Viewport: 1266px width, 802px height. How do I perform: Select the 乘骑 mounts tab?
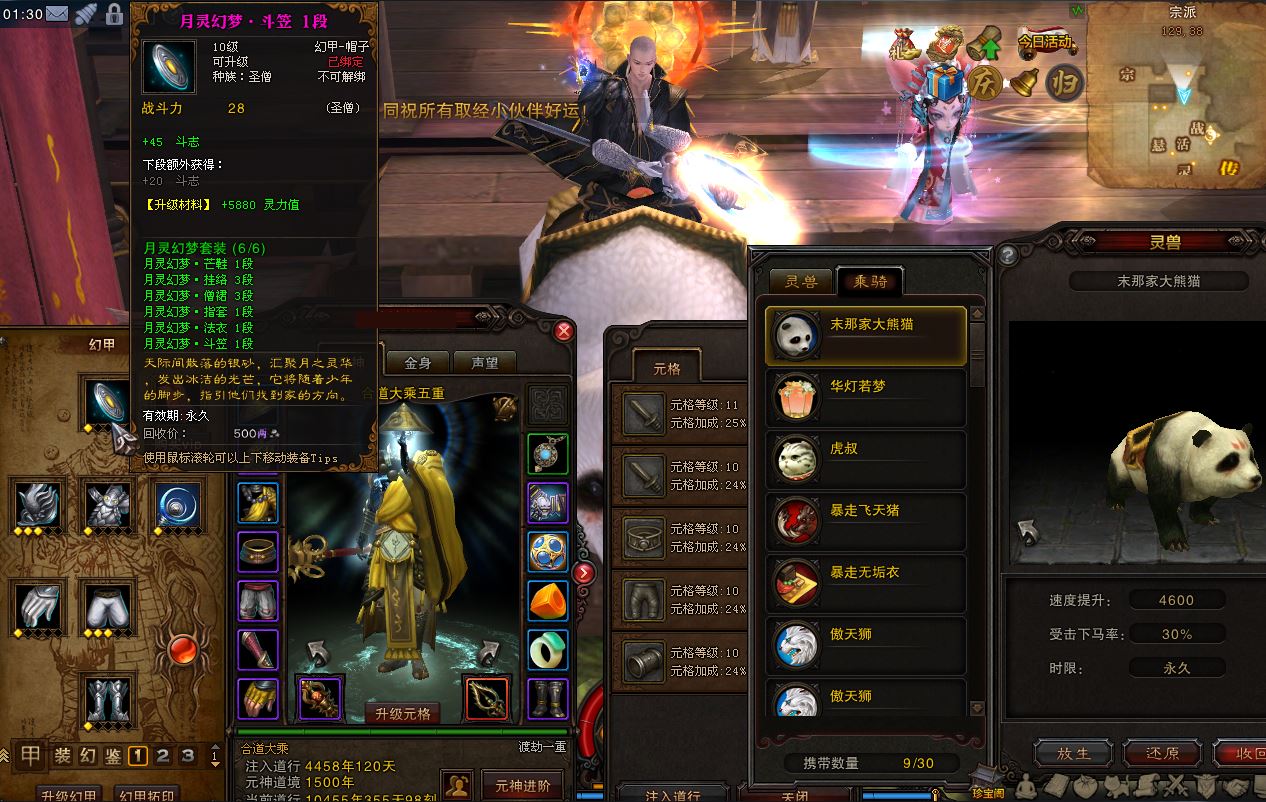coord(869,282)
